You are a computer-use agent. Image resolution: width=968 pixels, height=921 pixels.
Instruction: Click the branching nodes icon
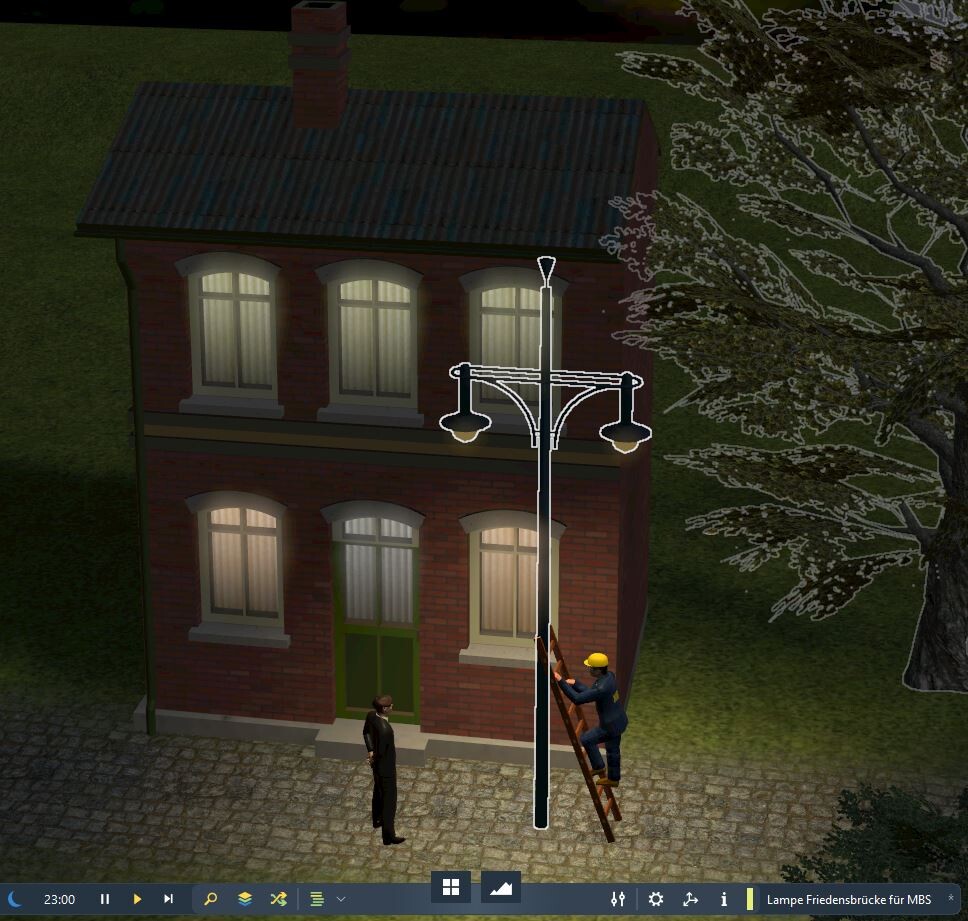pos(690,899)
